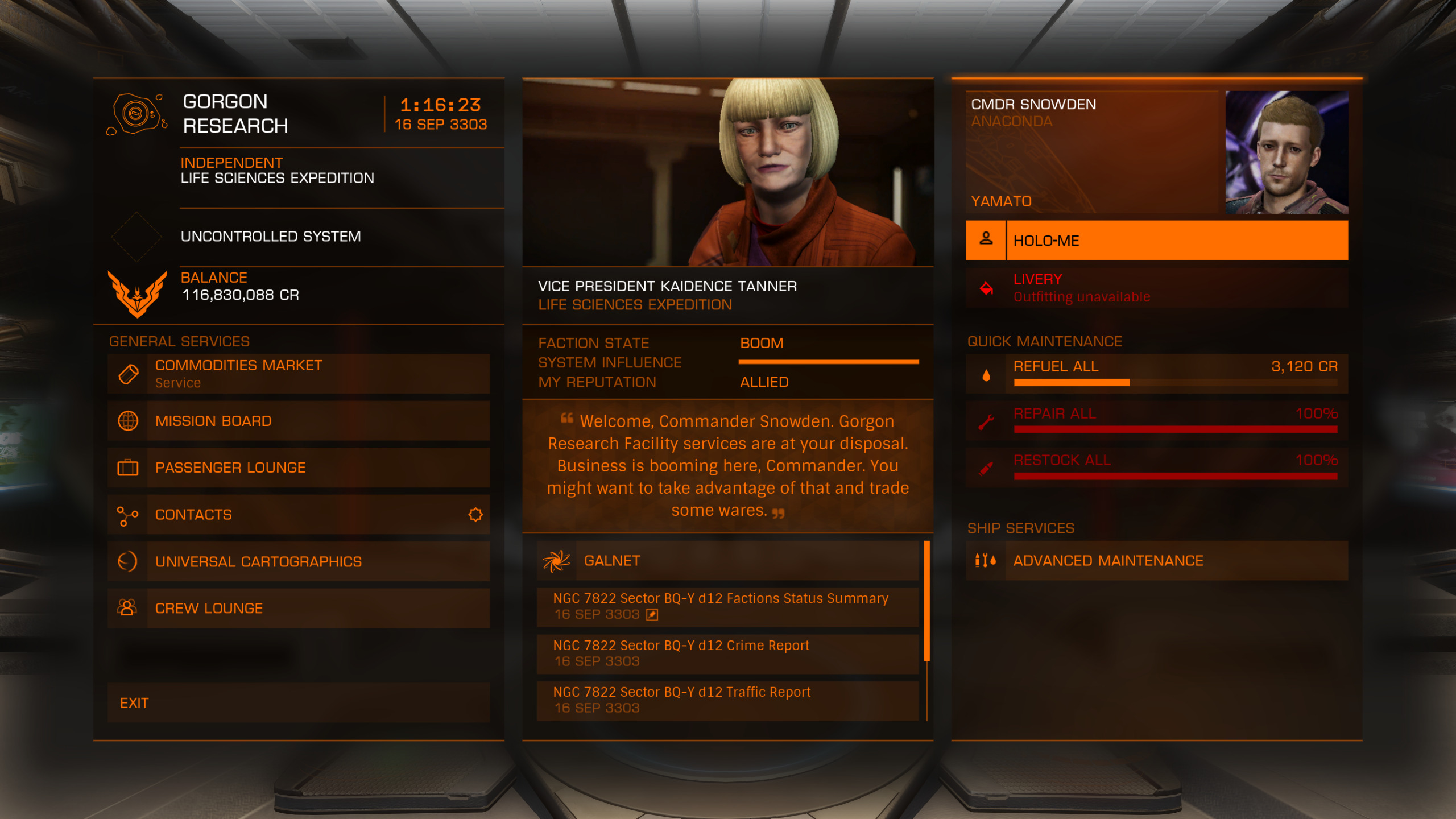1456x819 pixels.
Task: Open the Commodities Market service
Action: tap(299, 374)
